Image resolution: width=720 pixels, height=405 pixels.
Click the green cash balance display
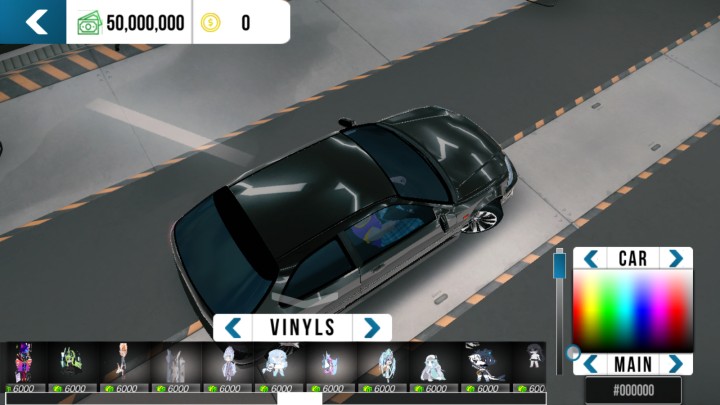tap(131, 23)
